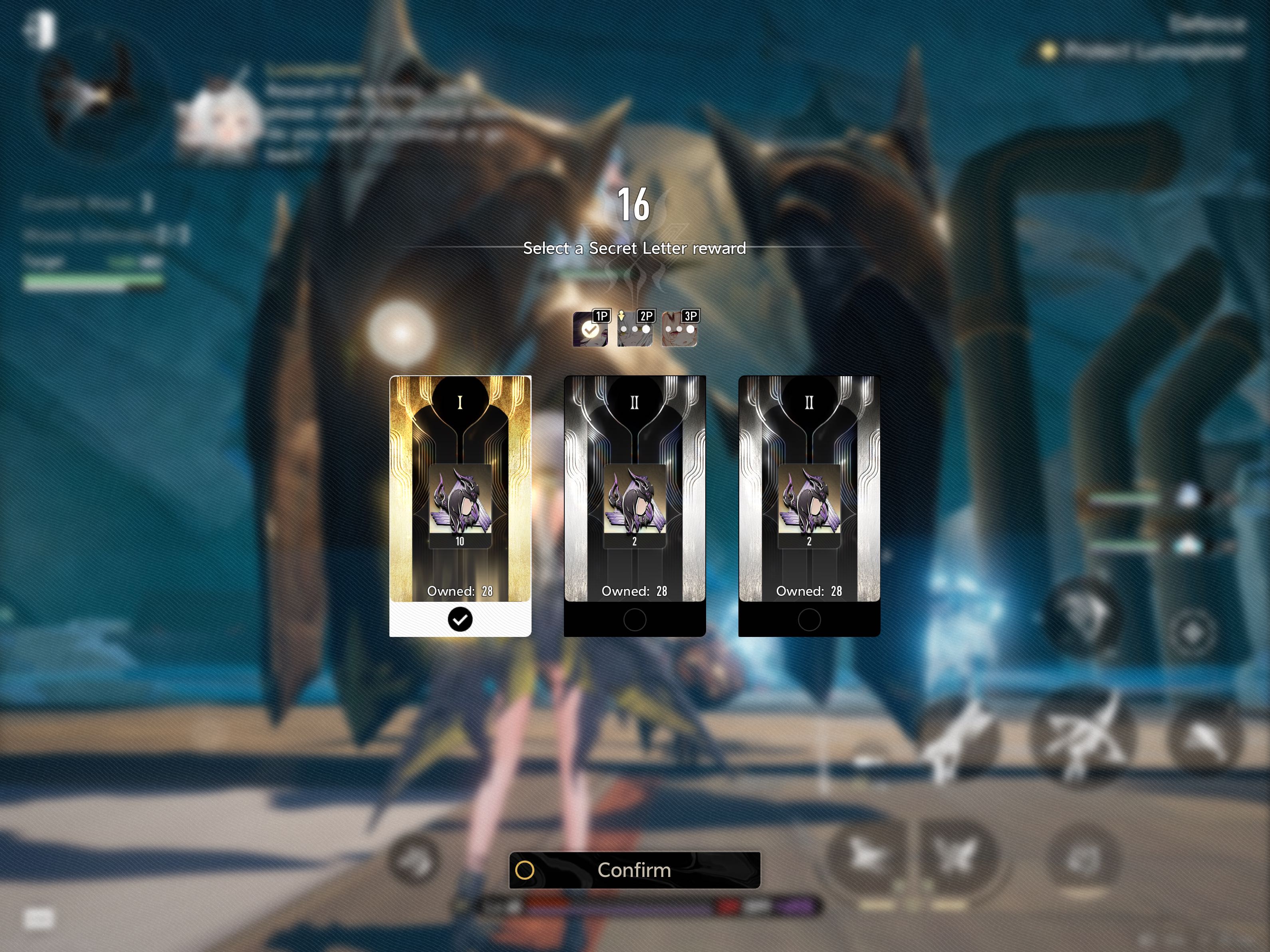
Task: Click the 1P player portrait
Action: 590,329
